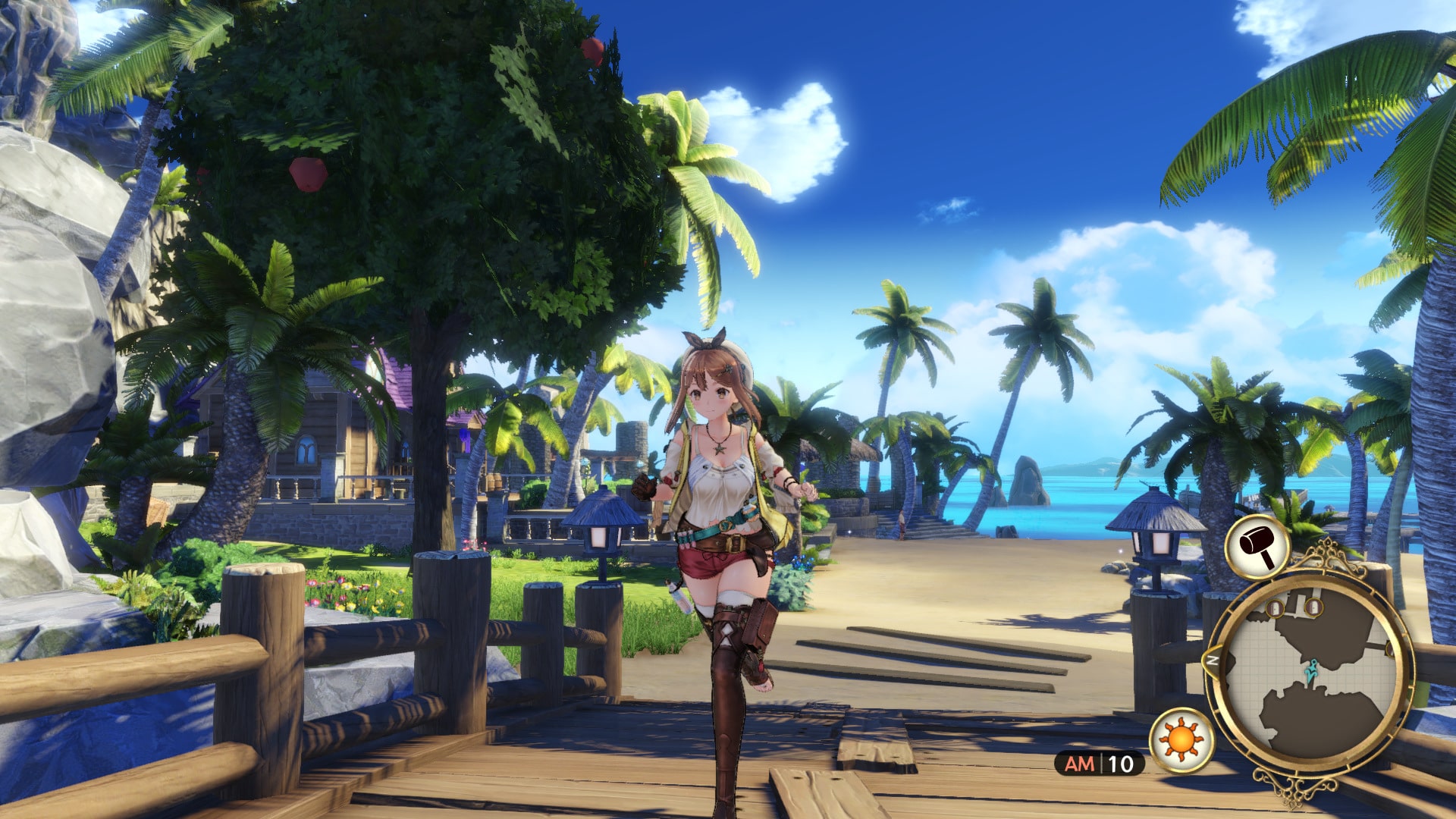Click the door marker at the minimap's right edge
This screenshot has height=819, width=1456.
coord(1390,650)
